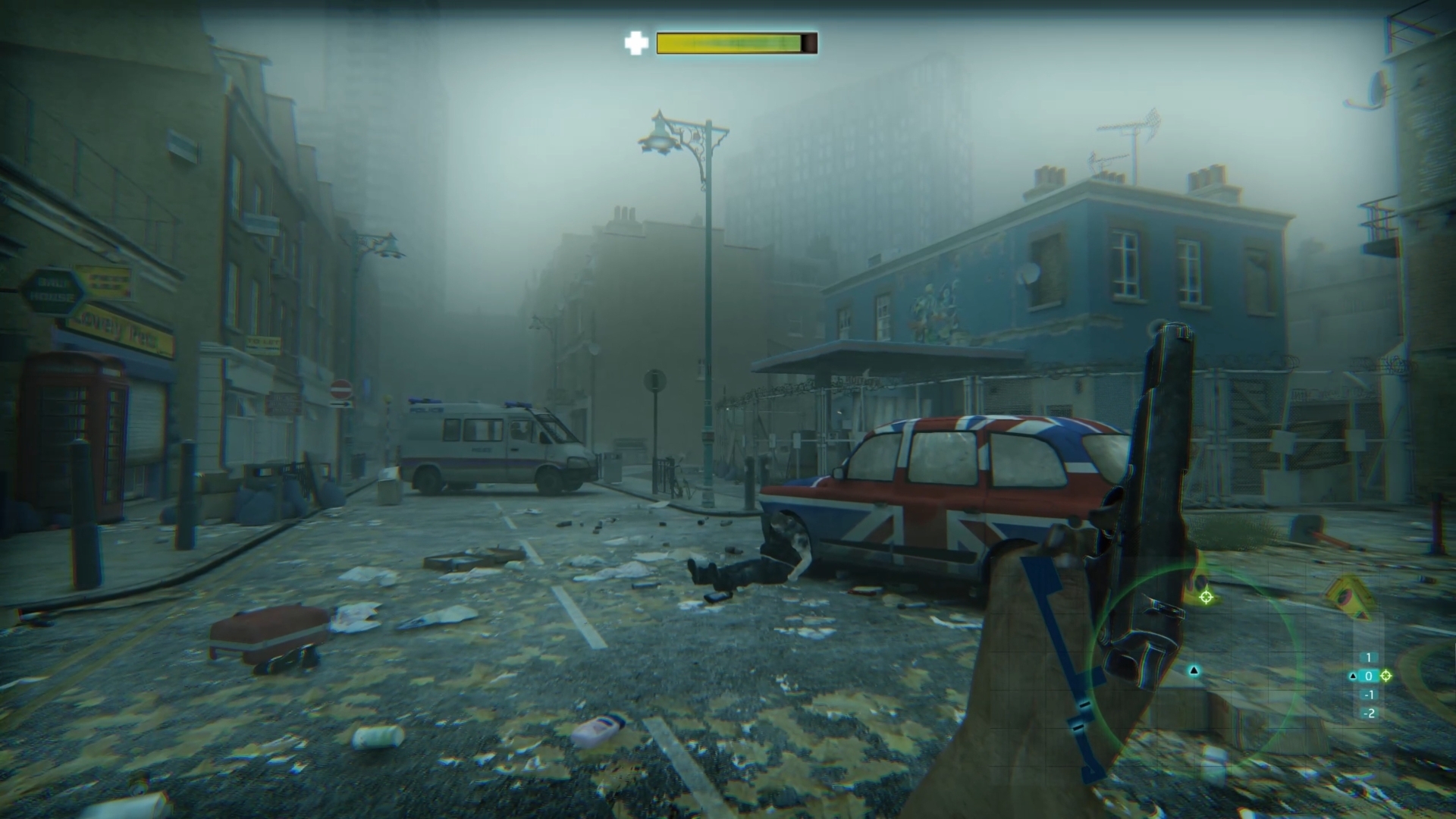Choose floor level 1 on the map
Screen dimensions: 1456x819
(1369, 657)
